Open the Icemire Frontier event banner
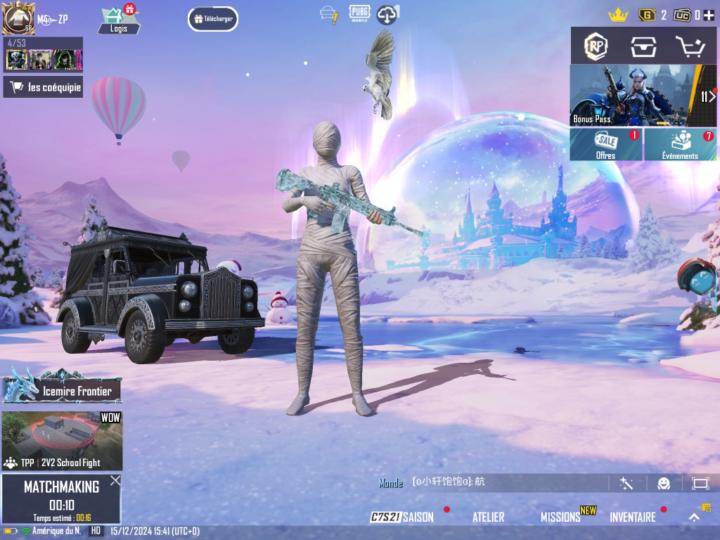 point(62,387)
